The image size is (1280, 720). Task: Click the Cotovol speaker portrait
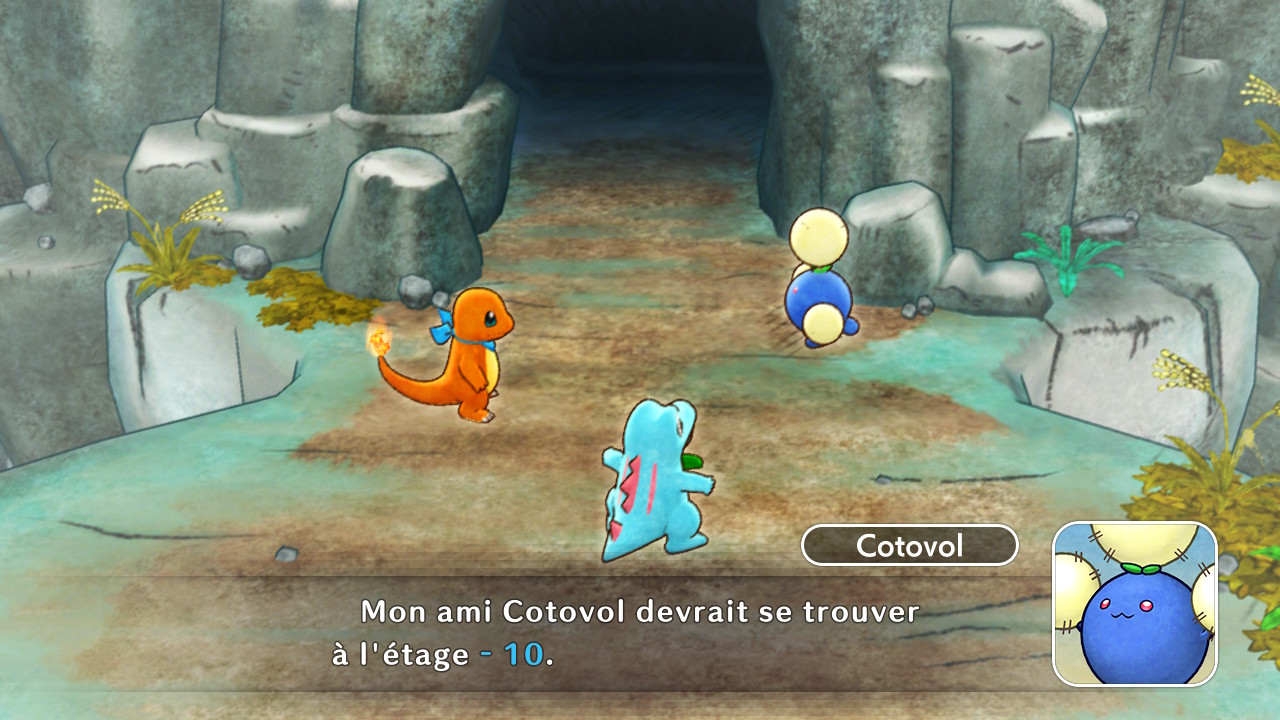coord(1134,604)
